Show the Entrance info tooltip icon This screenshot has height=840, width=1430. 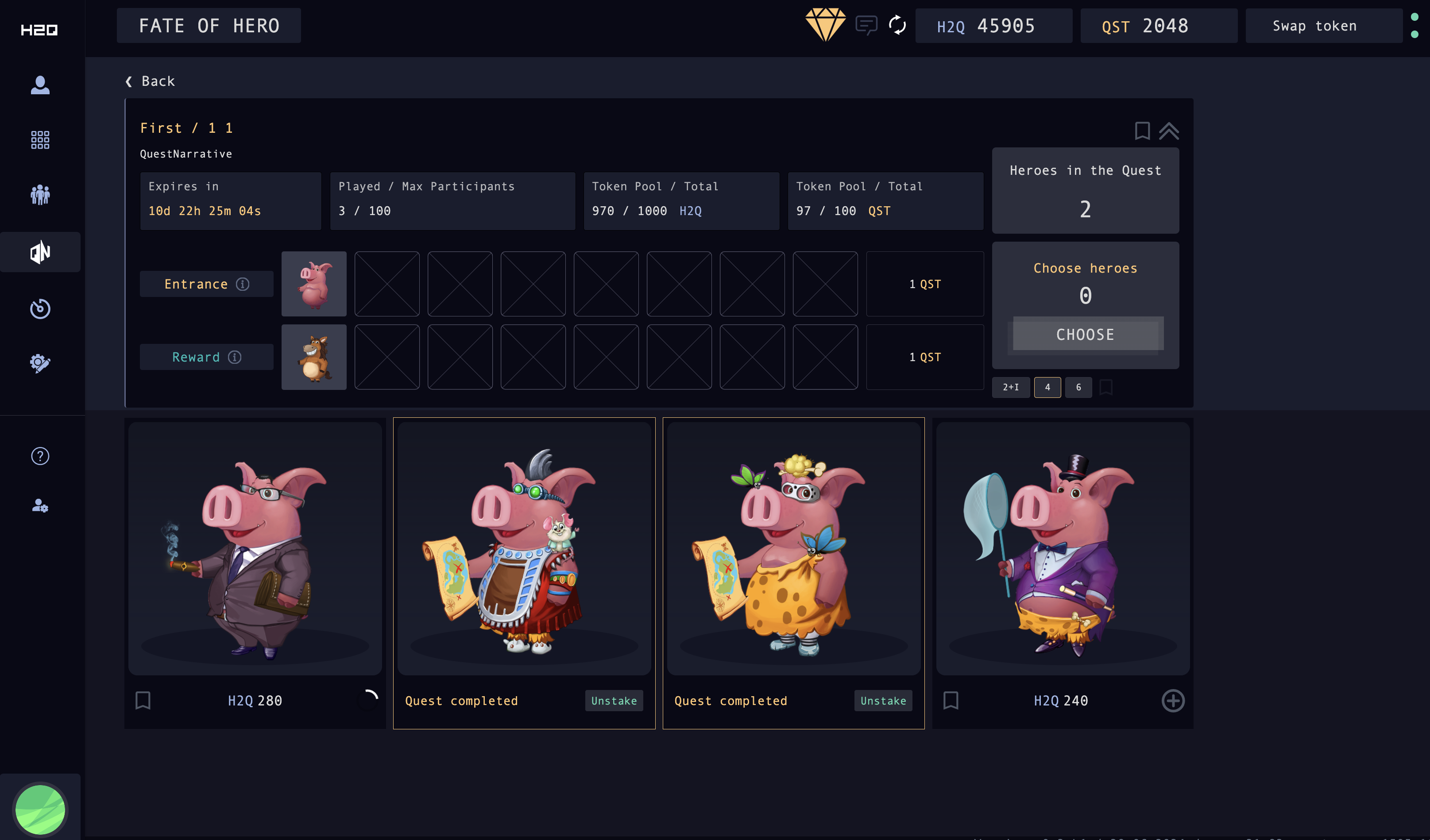pyautogui.click(x=243, y=284)
